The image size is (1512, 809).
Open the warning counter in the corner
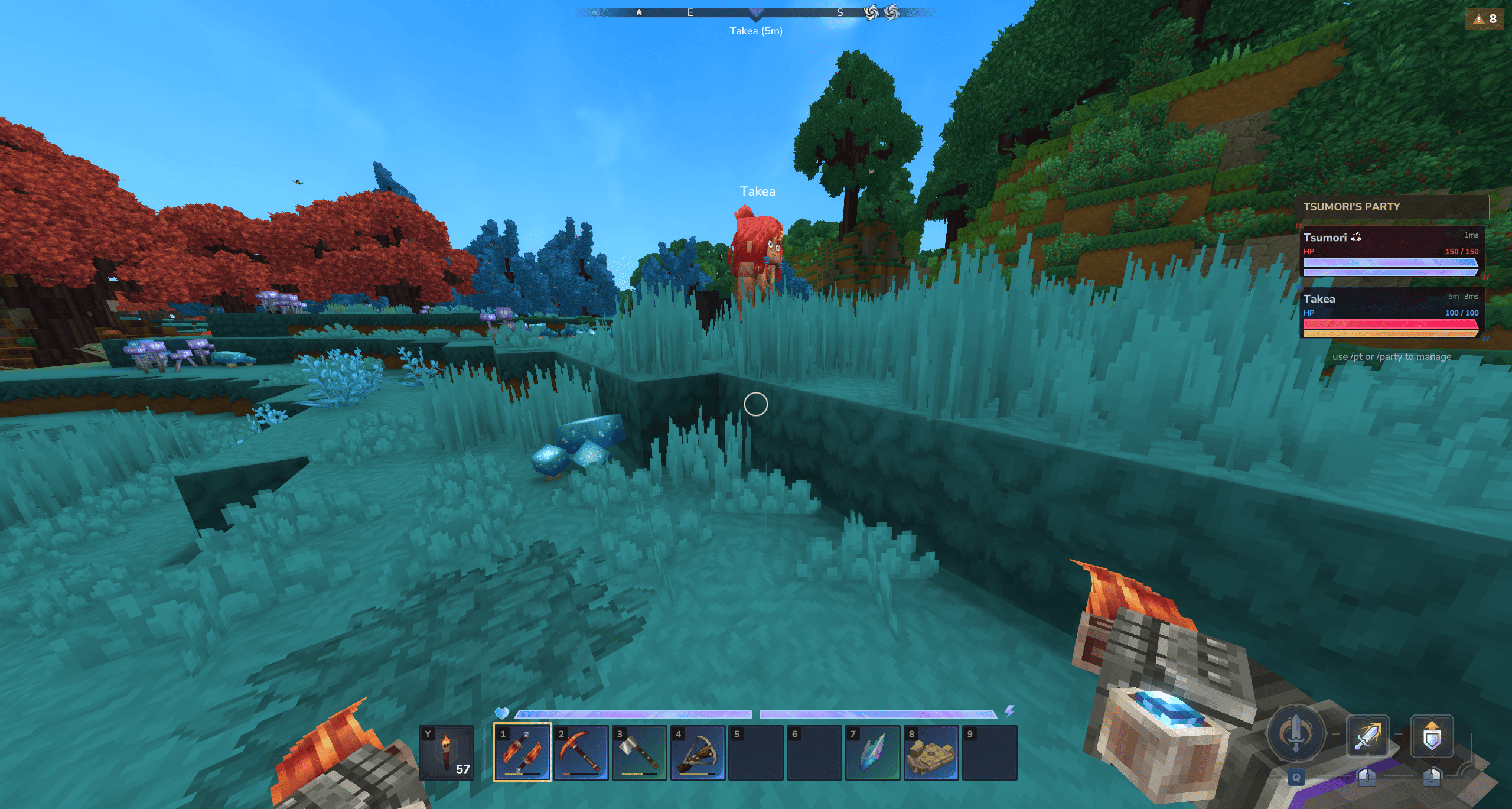pyautogui.click(x=1485, y=19)
